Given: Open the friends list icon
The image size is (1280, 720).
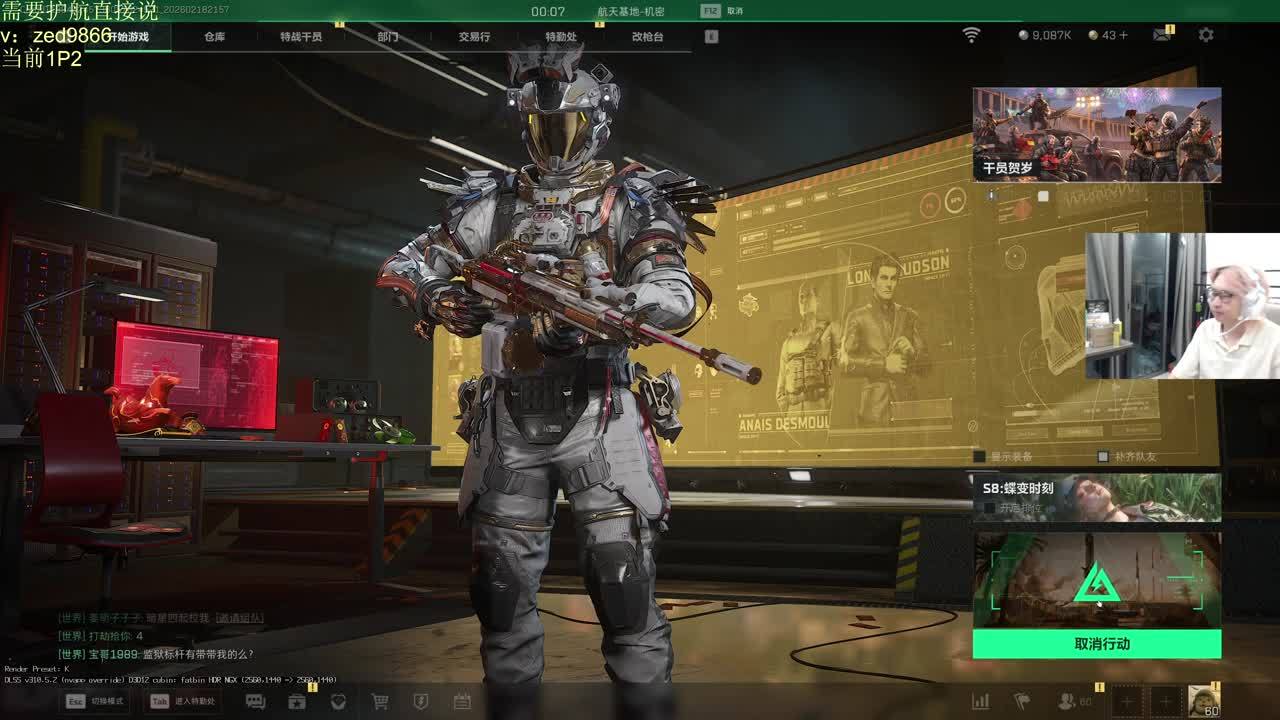Looking at the screenshot, I should pyautogui.click(x=1068, y=702).
